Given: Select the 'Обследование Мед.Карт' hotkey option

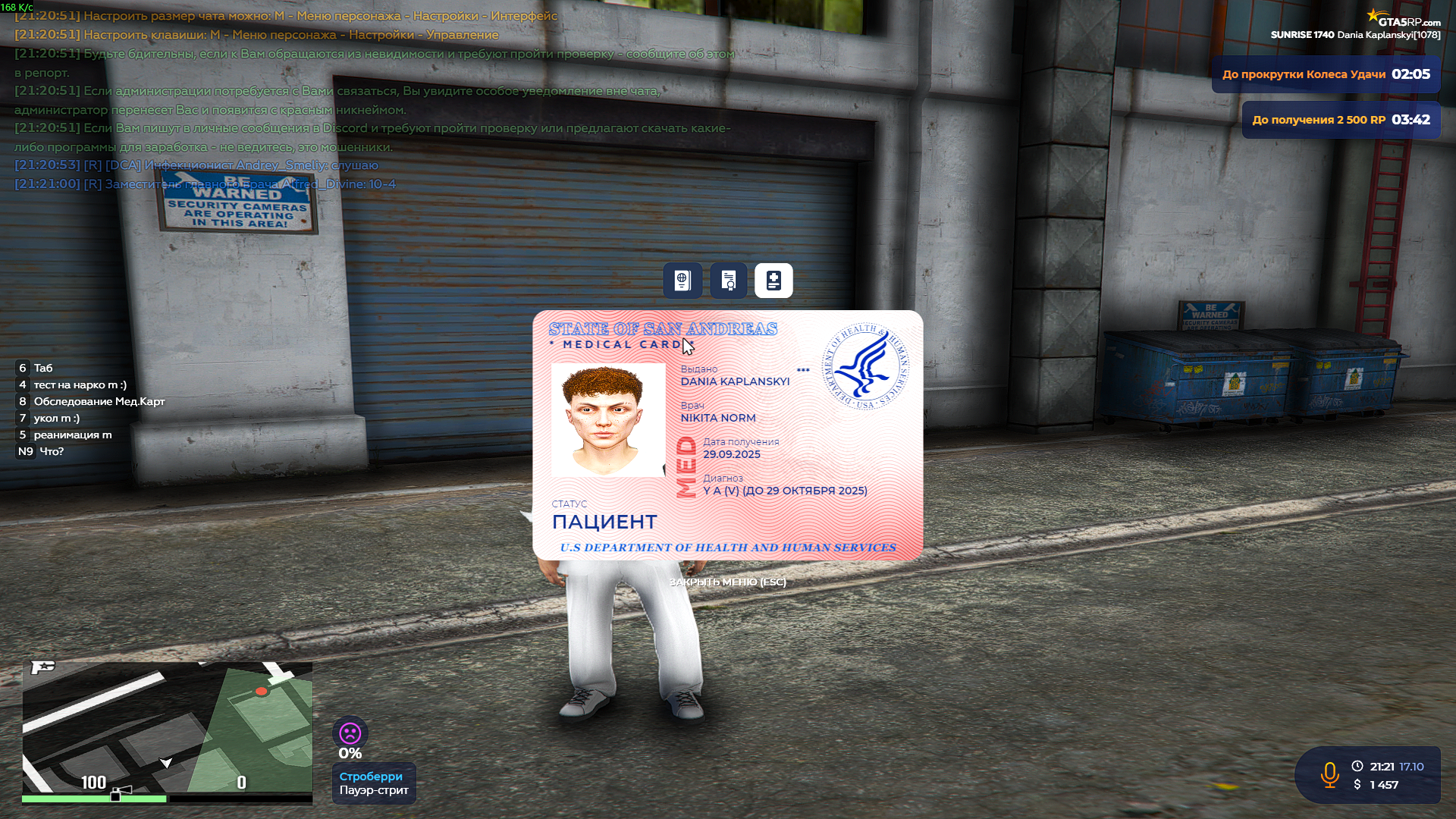Looking at the screenshot, I should click(99, 401).
